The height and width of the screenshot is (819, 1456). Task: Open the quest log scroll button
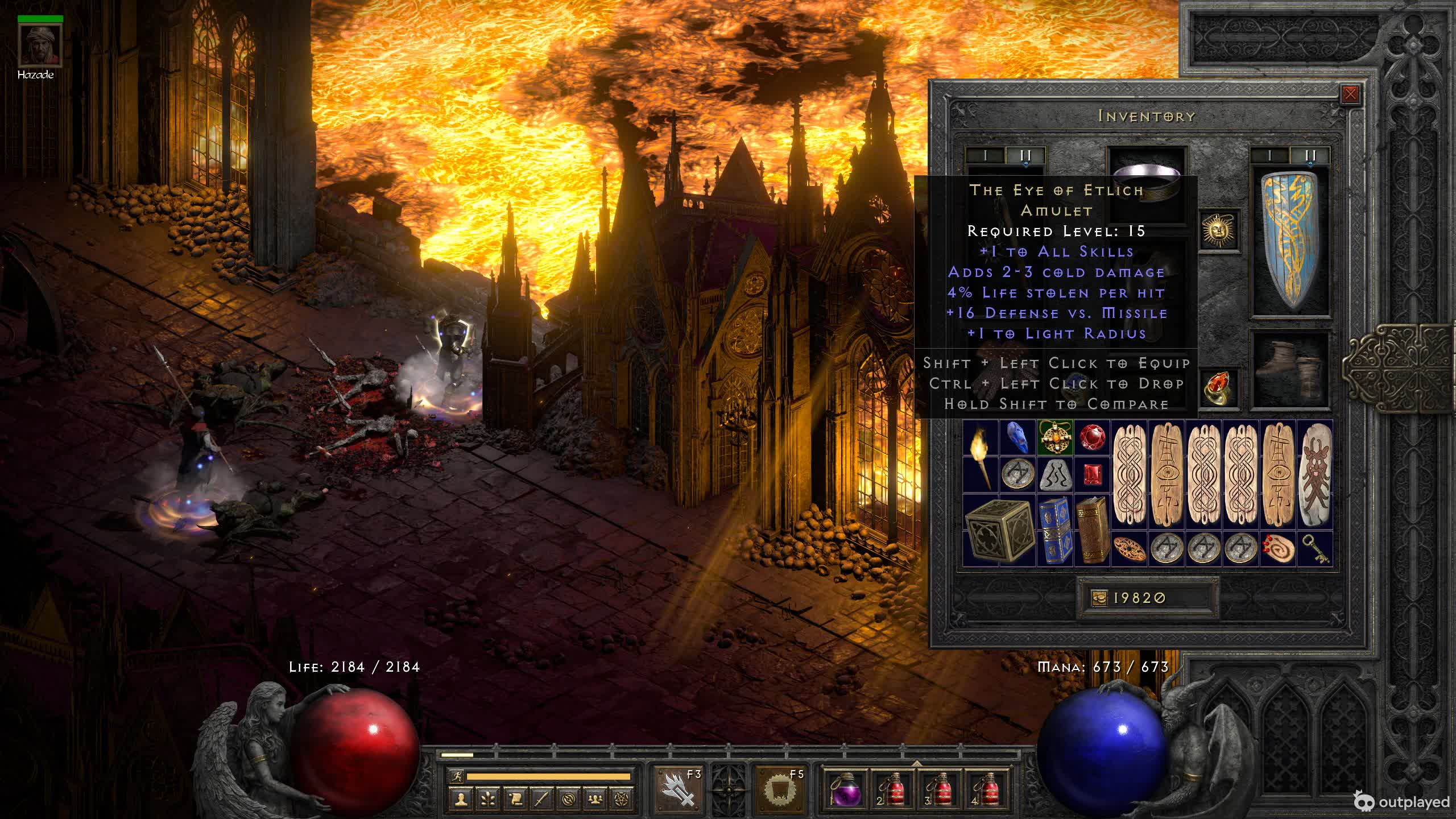(515, 800)
